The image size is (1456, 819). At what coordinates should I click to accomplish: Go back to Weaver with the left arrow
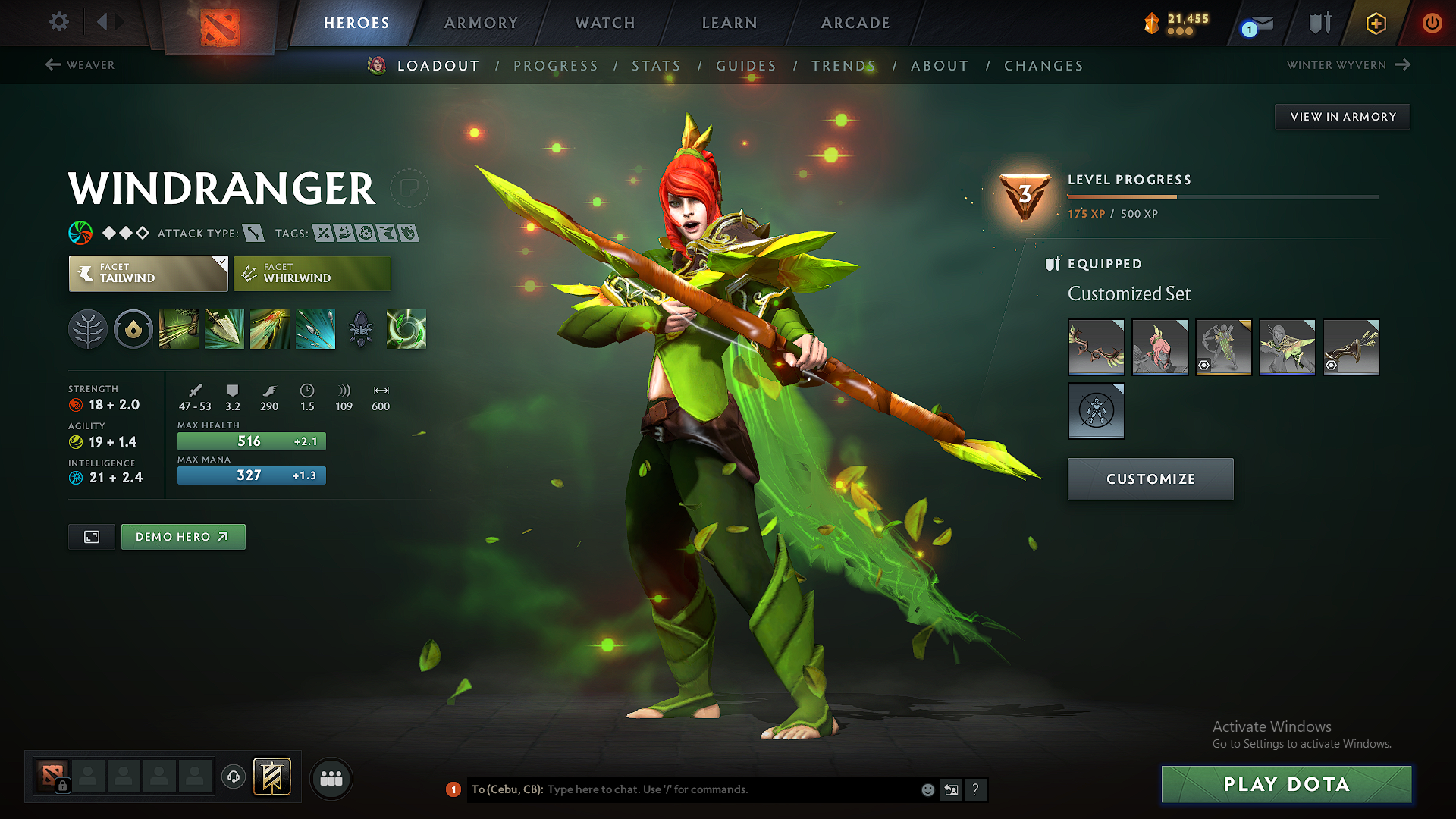pos(52,65)
